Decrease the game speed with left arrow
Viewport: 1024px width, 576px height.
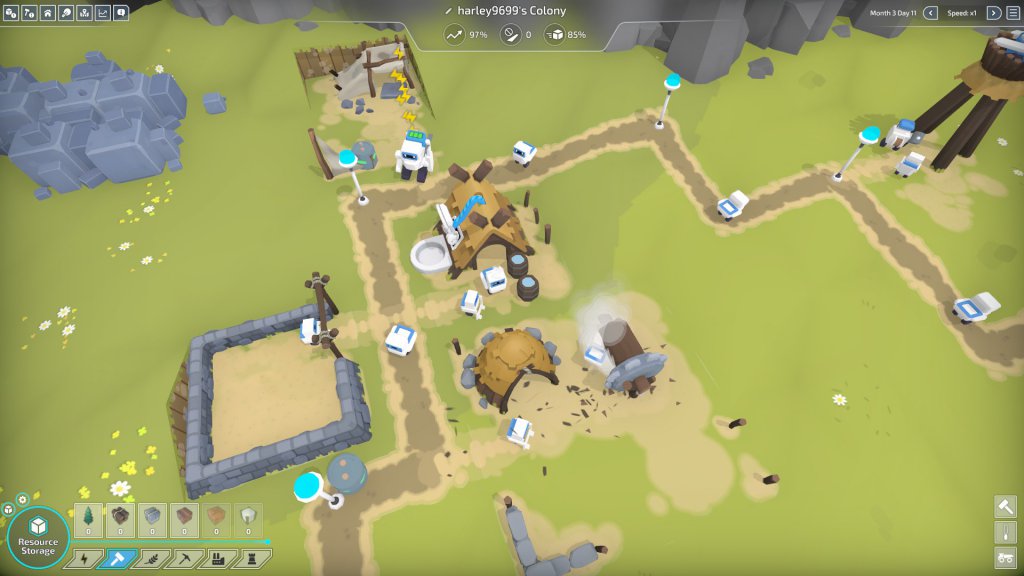930,13
